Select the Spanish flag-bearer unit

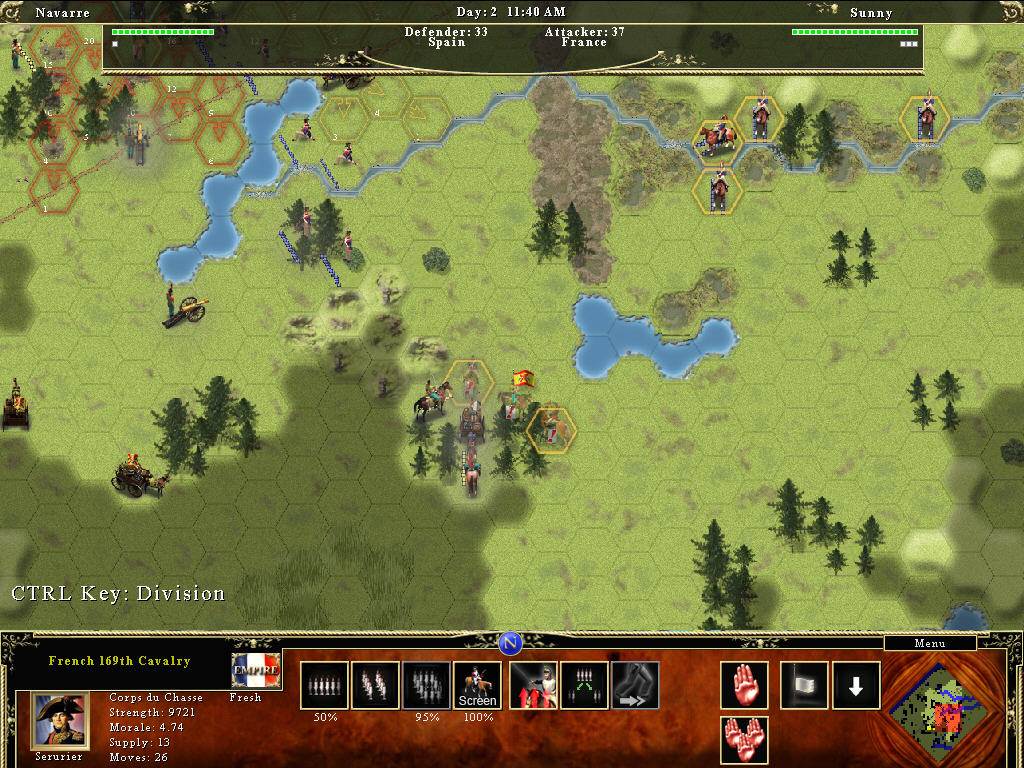(x=519, y=393)
